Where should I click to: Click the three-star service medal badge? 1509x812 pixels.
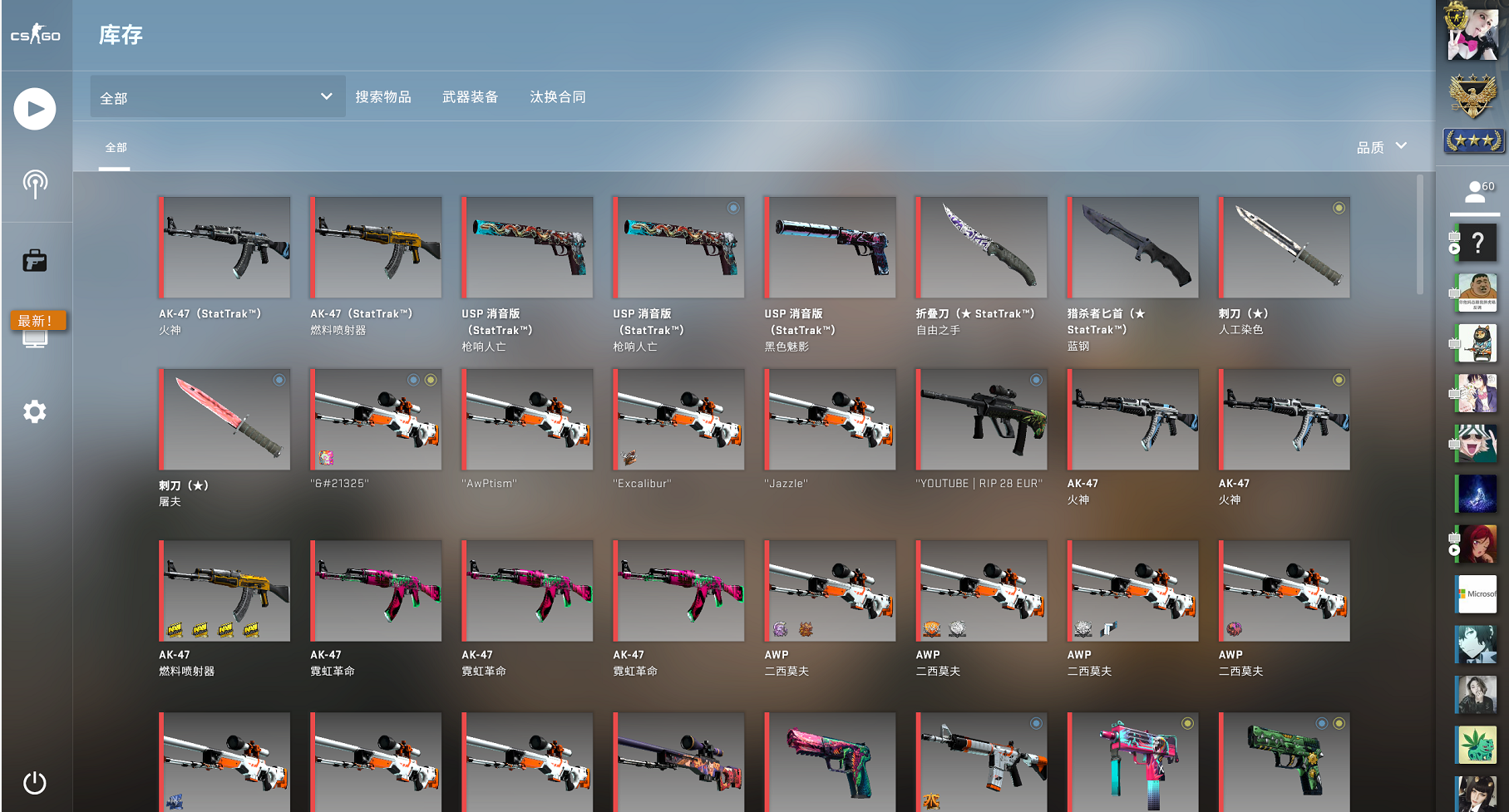1473,140
